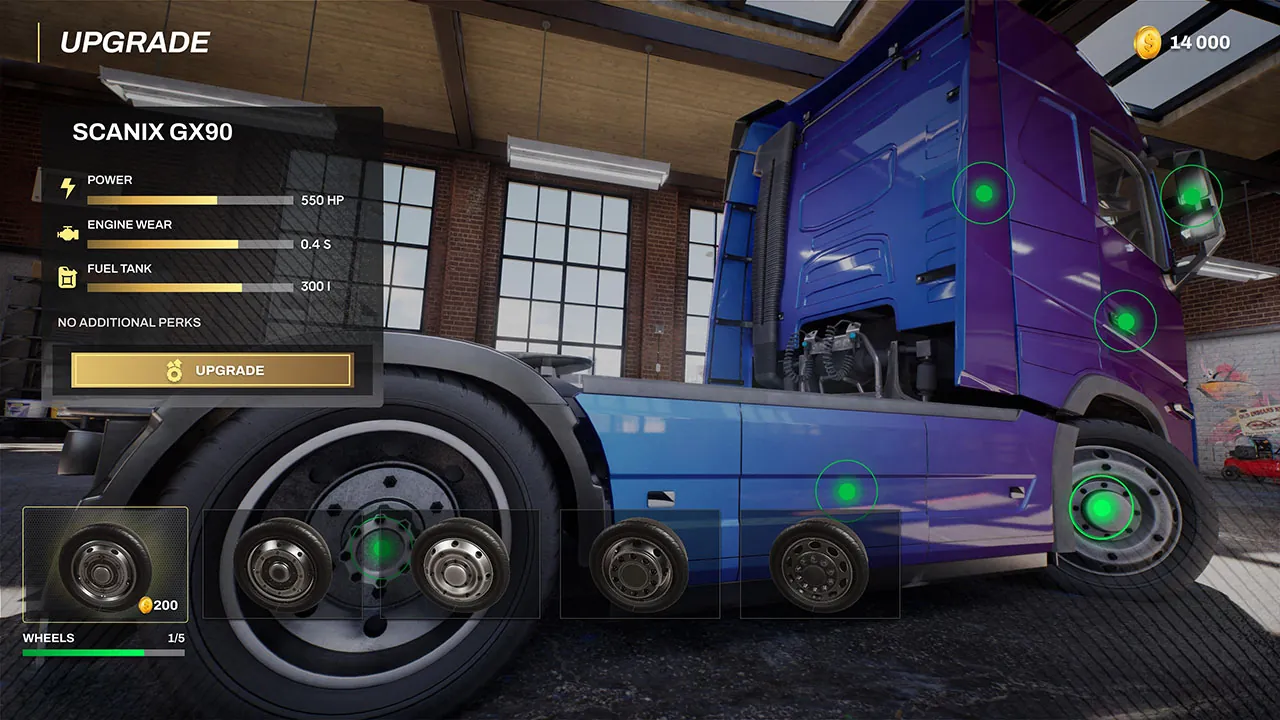The image size is (1280, 720).
Task: Select the green marker near the fuel tank
Action: click(x=845, y=489)
